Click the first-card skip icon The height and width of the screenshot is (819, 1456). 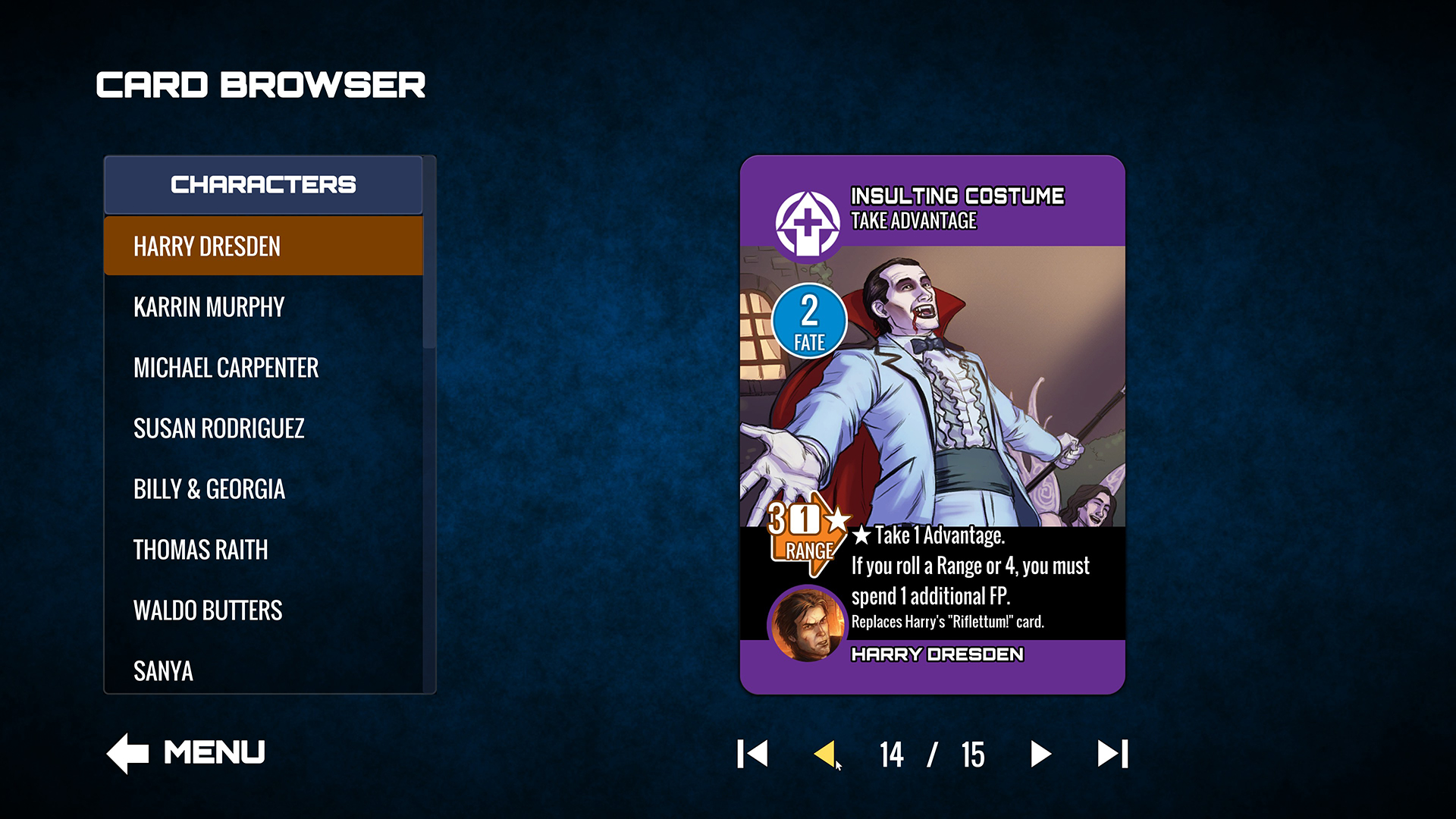752,755
